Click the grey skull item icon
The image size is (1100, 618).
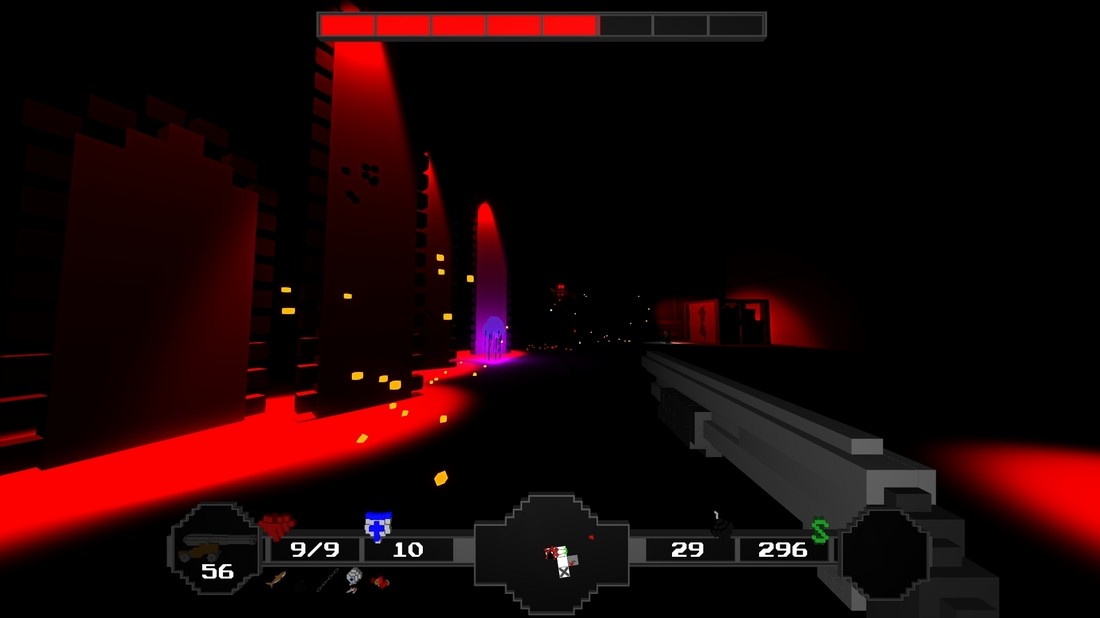pos(353,578)
